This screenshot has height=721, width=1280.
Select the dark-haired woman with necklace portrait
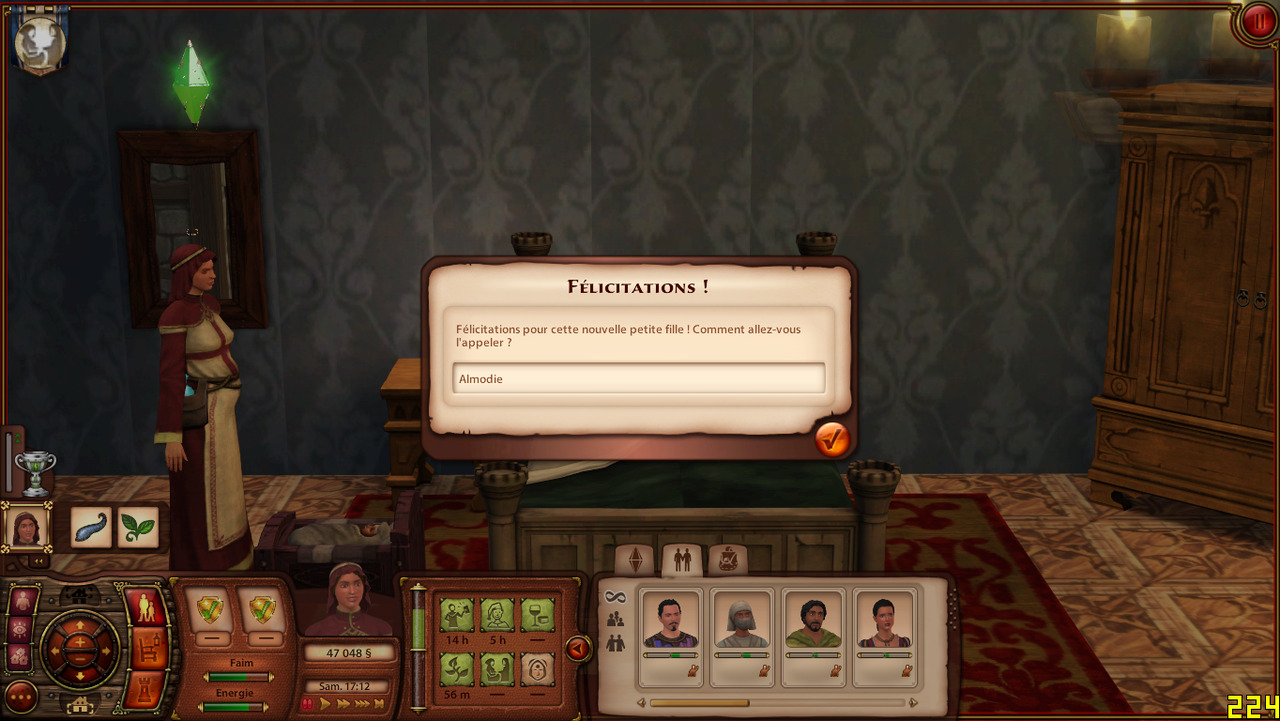pyautogui.click(x=885, y=622)
